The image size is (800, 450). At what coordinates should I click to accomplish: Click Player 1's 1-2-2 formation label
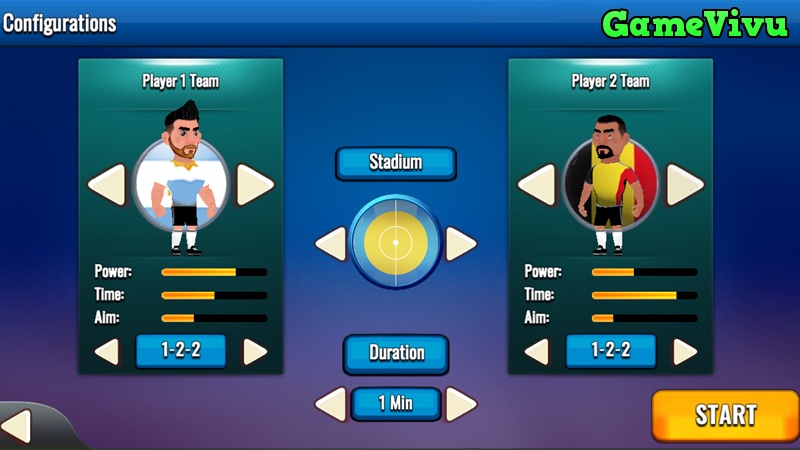coord(181,351)
